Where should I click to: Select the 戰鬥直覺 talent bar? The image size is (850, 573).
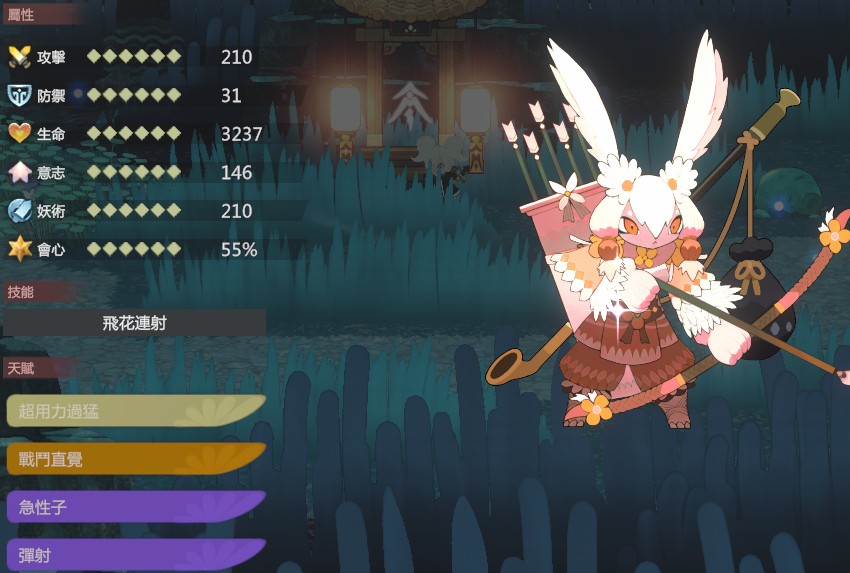[135, 459]
